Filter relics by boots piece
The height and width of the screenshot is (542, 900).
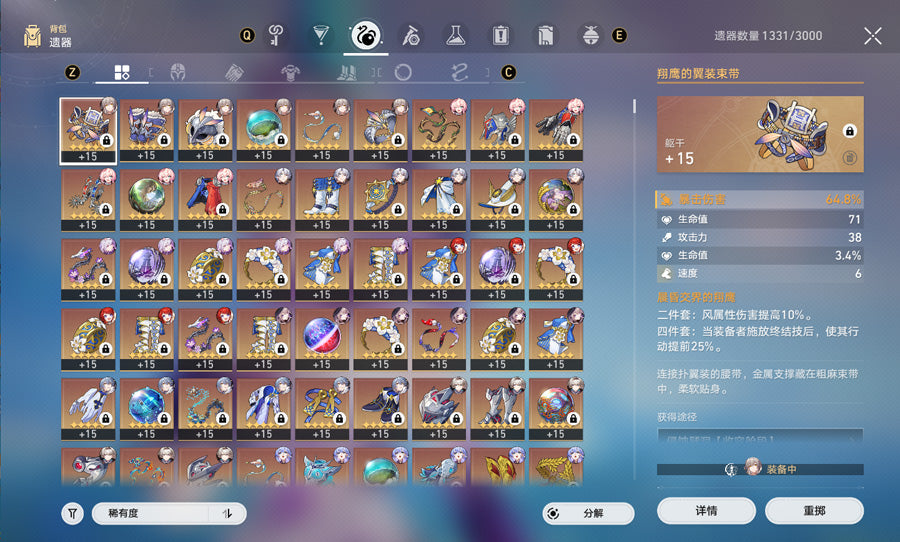(x=346, y=72)
